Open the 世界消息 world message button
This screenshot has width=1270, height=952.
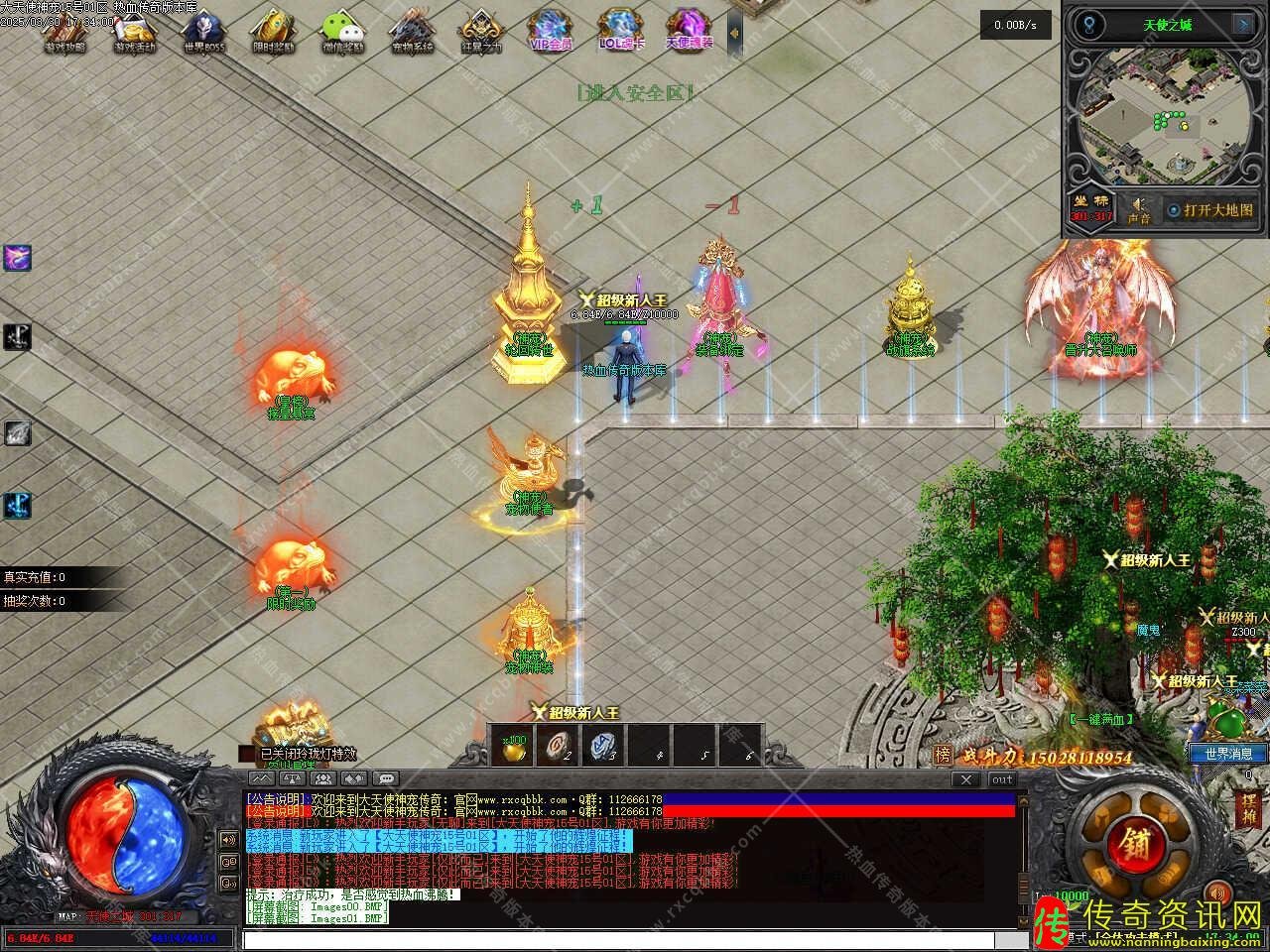tap(1228, 754)
